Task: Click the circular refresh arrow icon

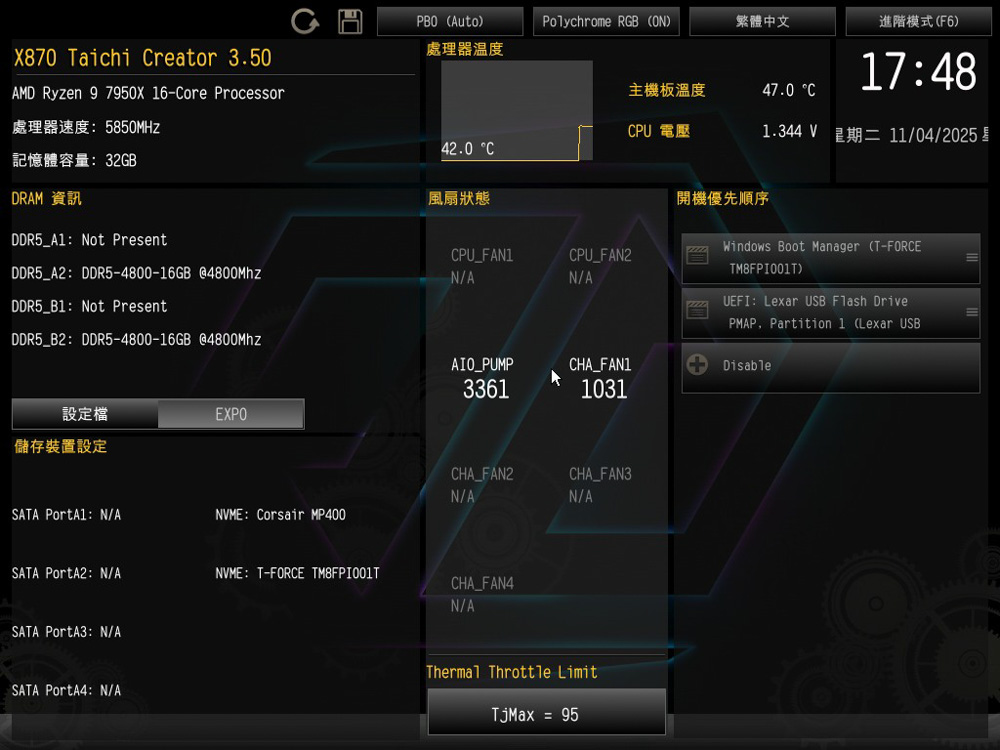Action: coord(305,21)
